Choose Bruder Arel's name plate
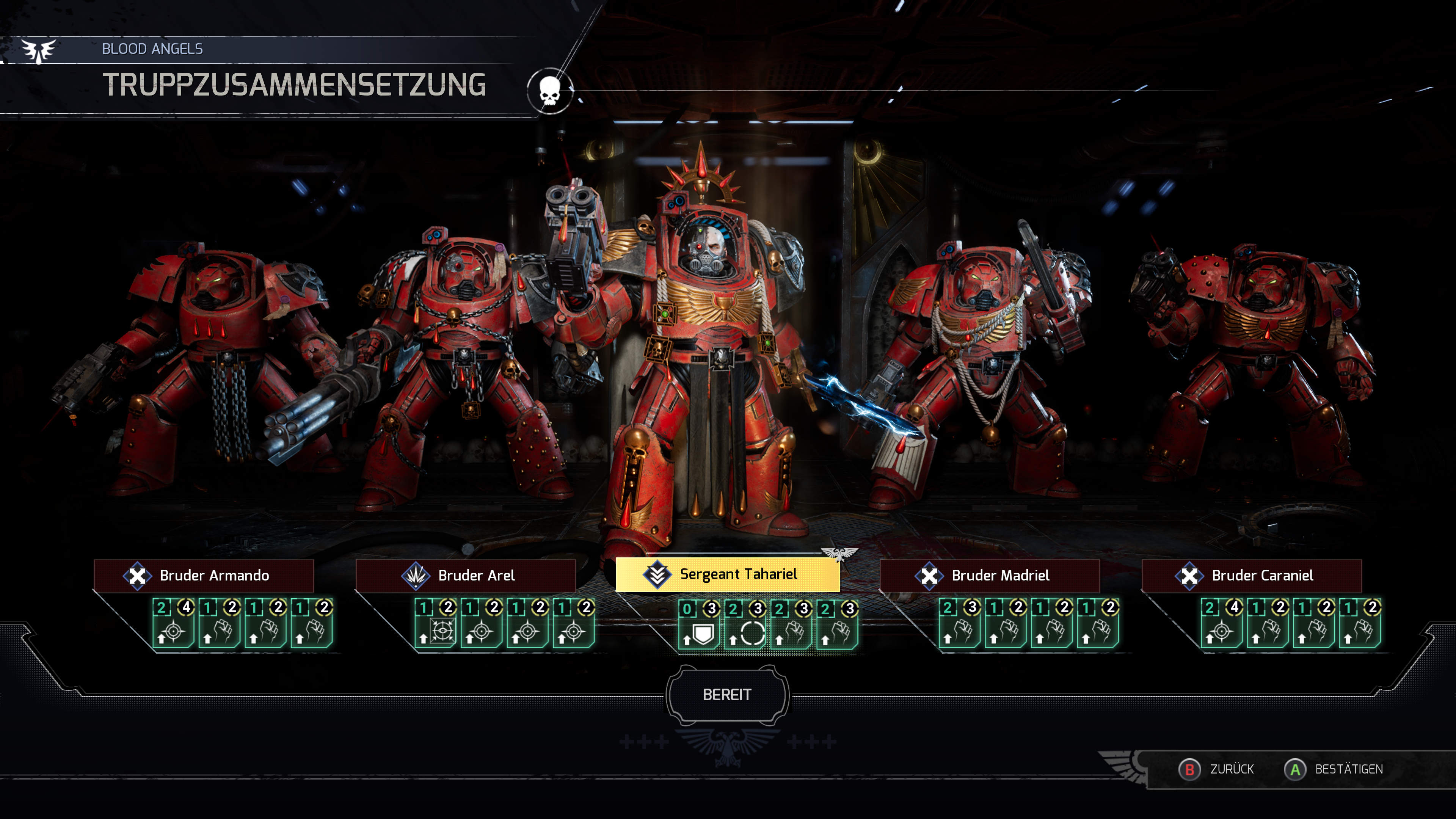Viewport: 1456px width, 819px height. point(466,576)
